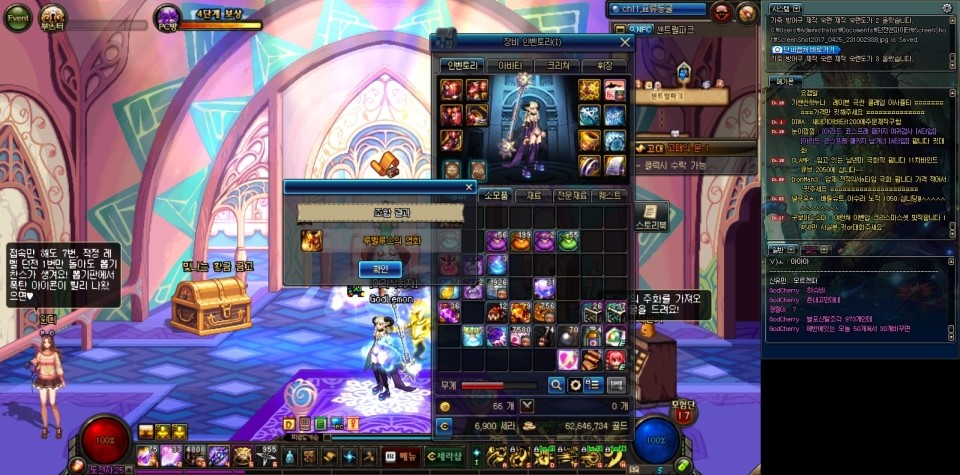Switch to the 아바타 tab
Image resolution: width=960 pixels, height=475 pixels.
tap(508, 65)
